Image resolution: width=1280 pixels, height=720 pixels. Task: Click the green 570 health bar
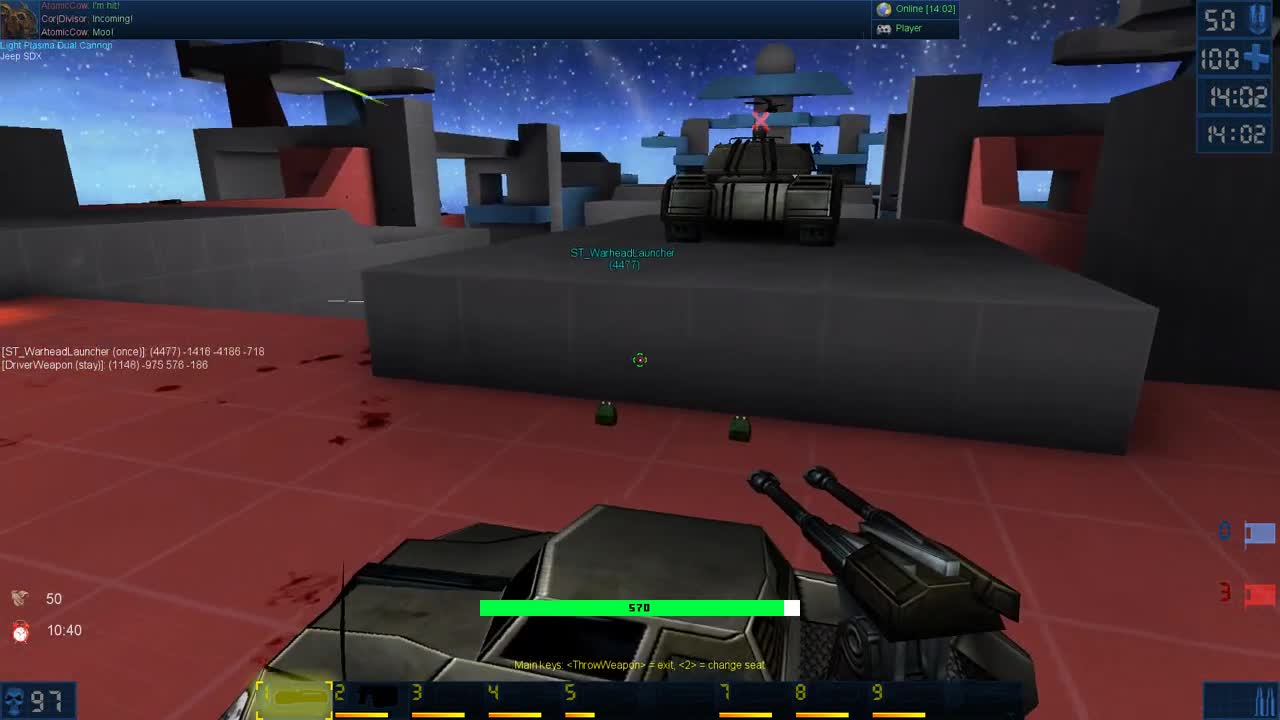click(639, 607)
